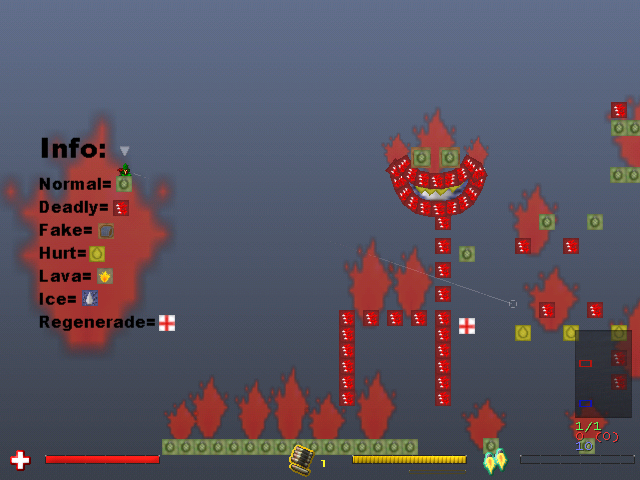Click the minimap overview panel

603,374
